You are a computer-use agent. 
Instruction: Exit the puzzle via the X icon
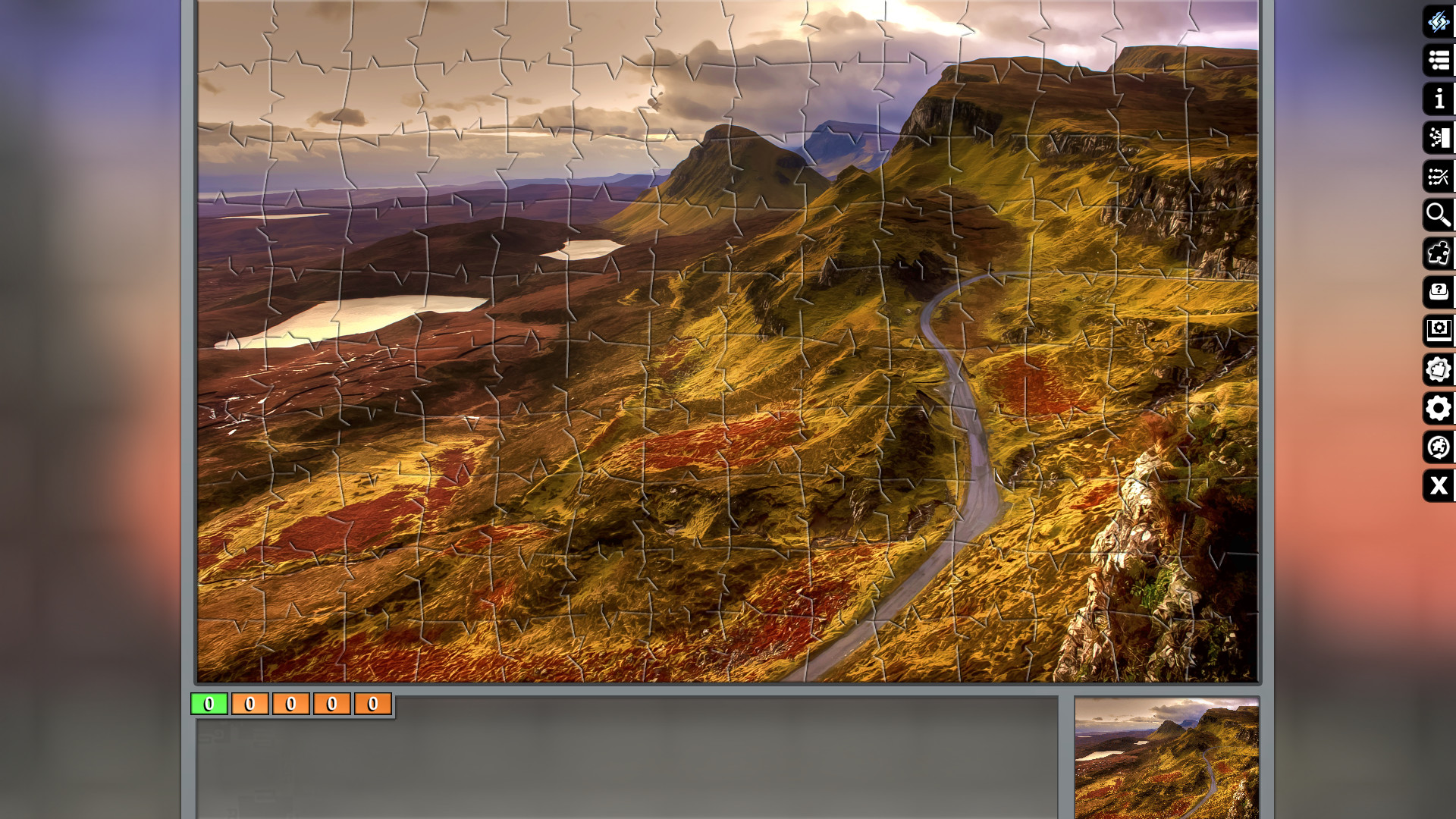tap(1439, 486)
